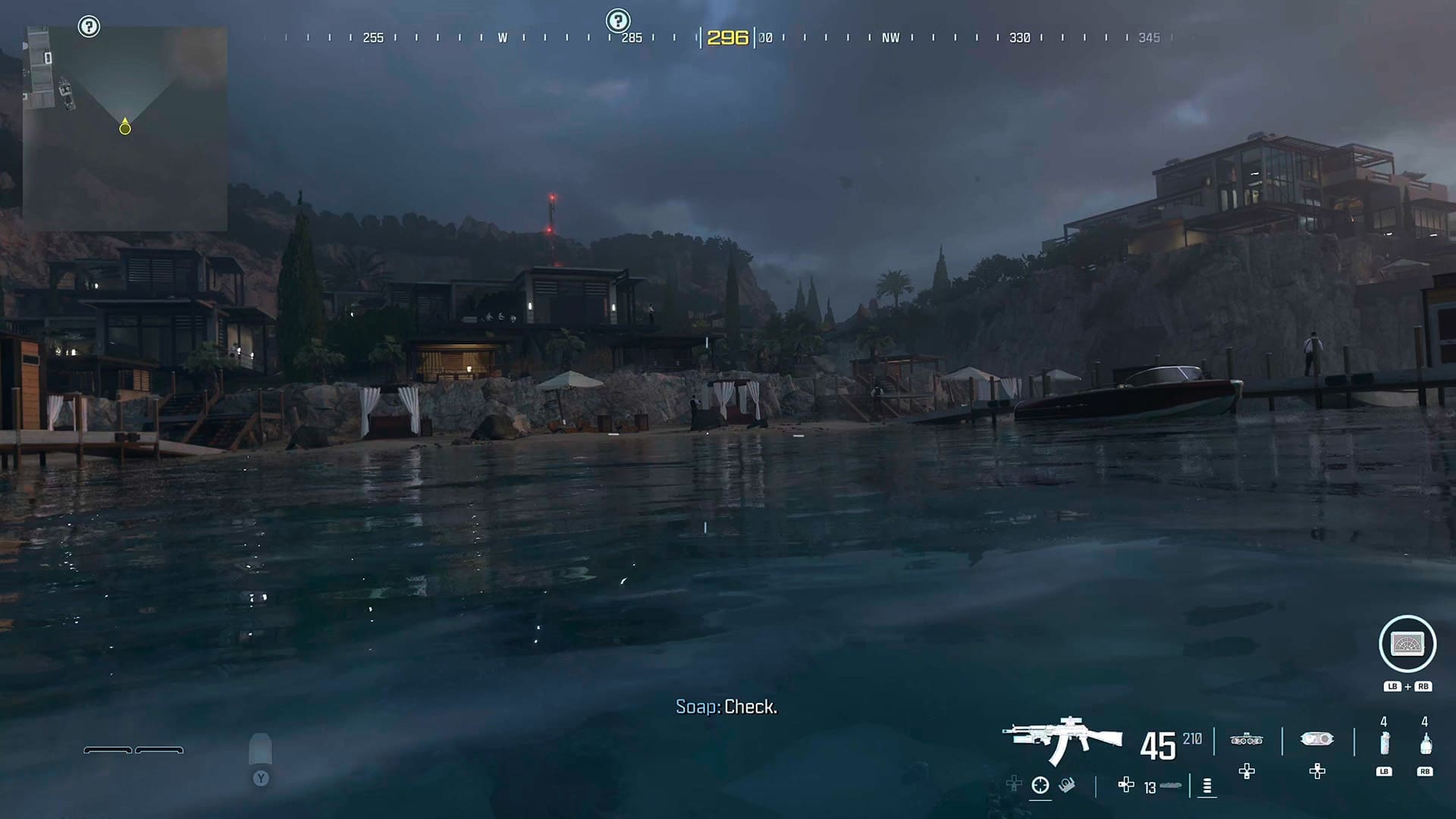Select the underbarrel launcher ammo icon
The image size is (1456, 819).
tap(1170, 786)
